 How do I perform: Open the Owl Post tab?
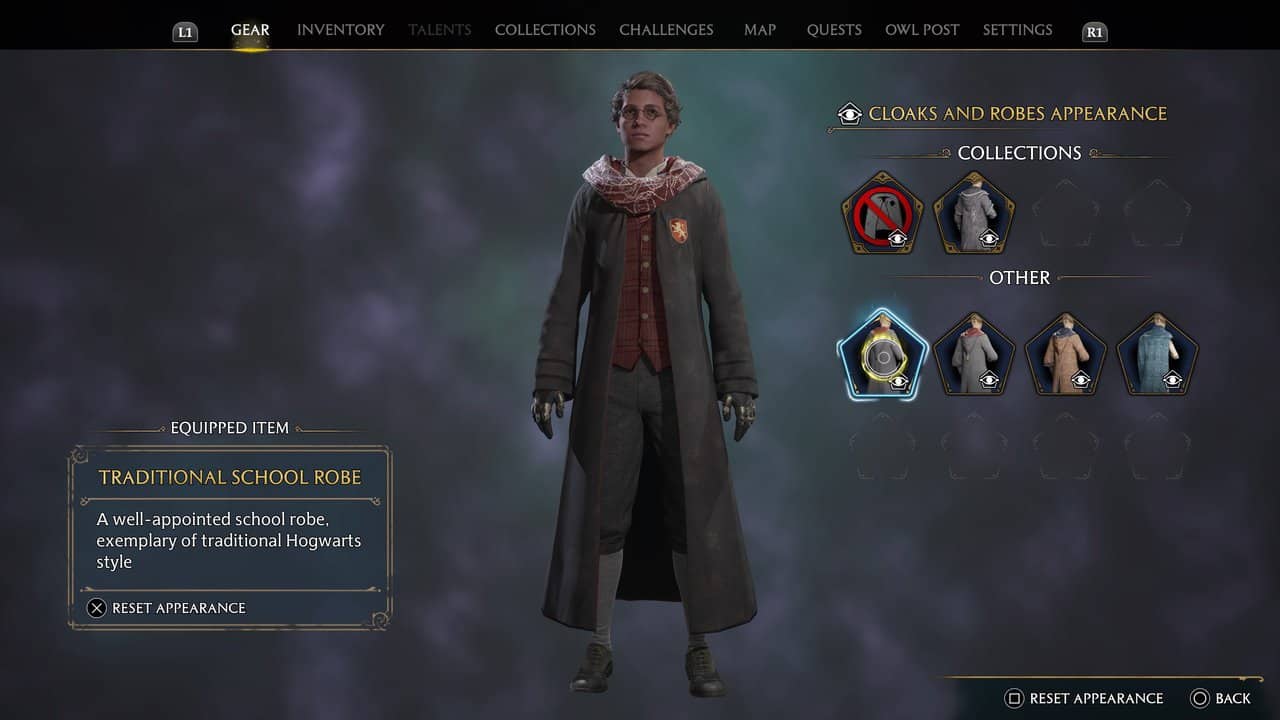[922, 30]
